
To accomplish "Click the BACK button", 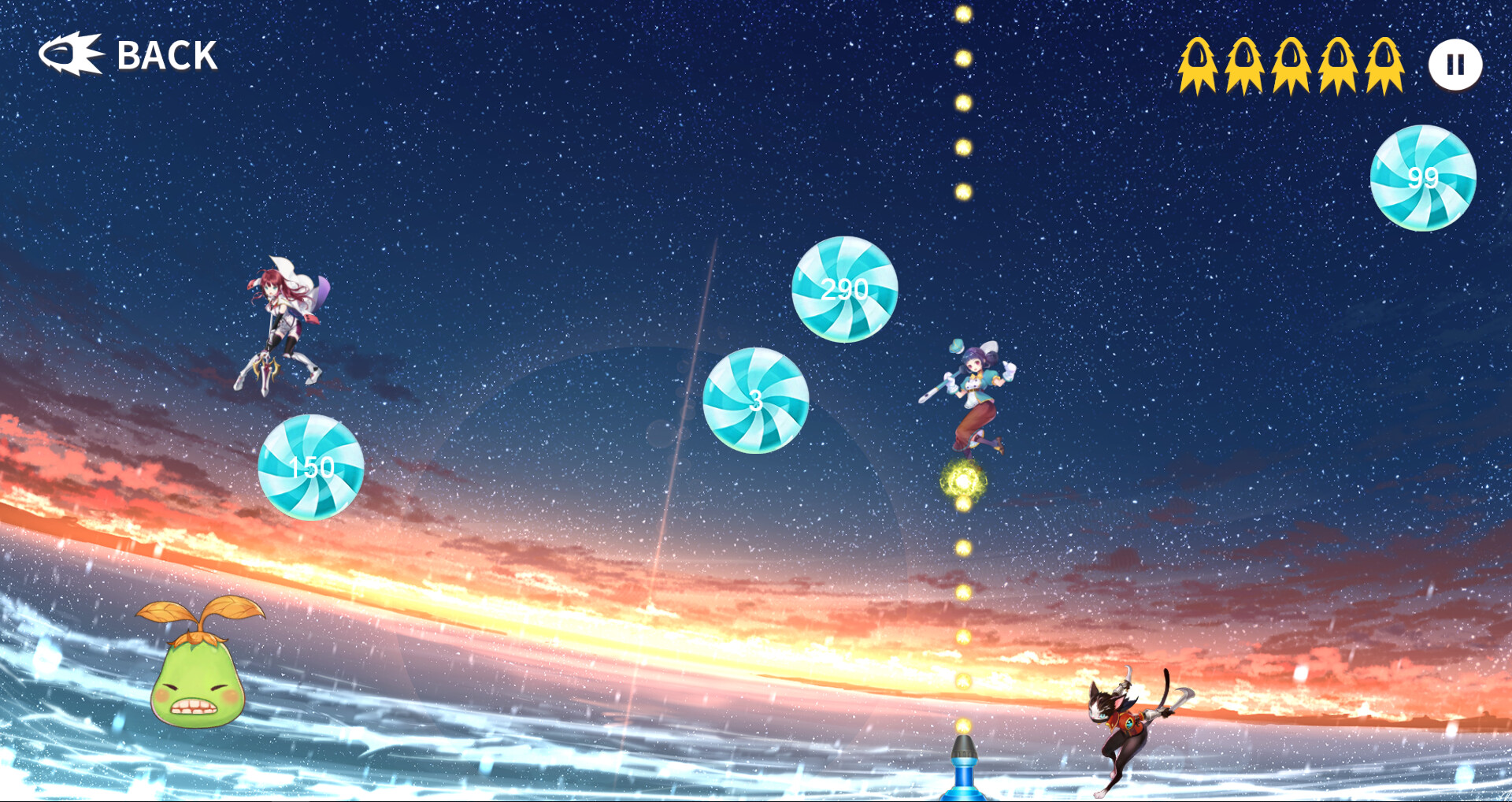I will (165, 55).
